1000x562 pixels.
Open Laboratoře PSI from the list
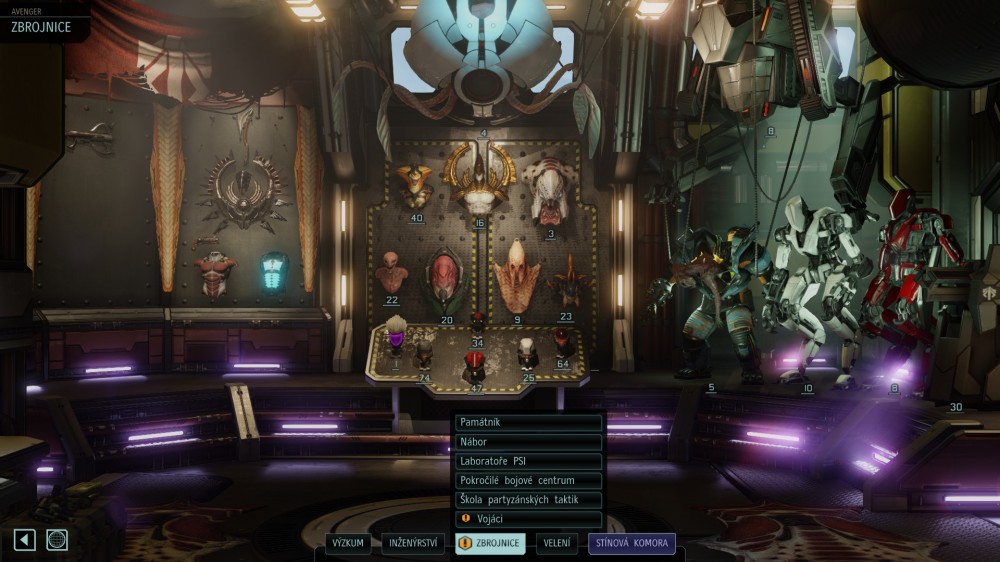click(x=528, y=461)
